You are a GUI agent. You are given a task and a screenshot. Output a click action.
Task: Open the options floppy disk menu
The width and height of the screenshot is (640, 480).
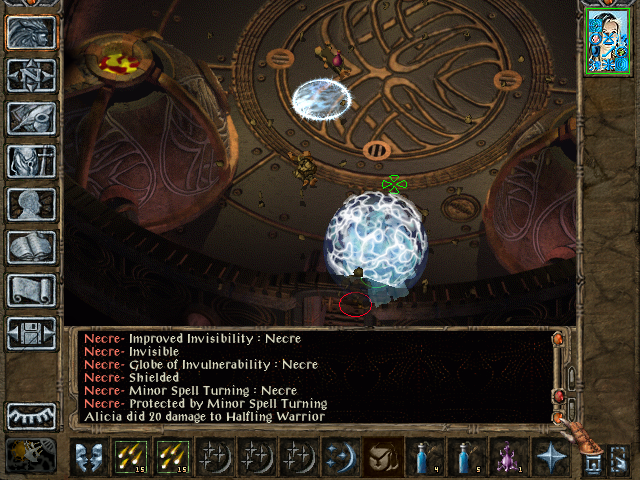click(31, 333)
